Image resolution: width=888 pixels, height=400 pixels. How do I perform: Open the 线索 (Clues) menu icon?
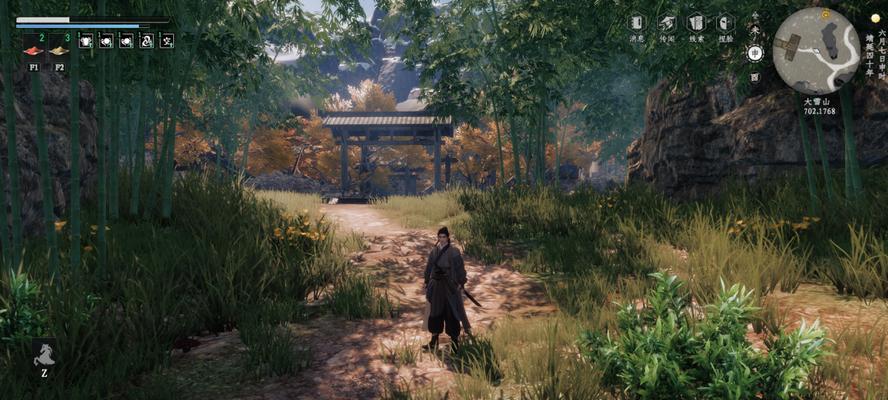point(696,22)
